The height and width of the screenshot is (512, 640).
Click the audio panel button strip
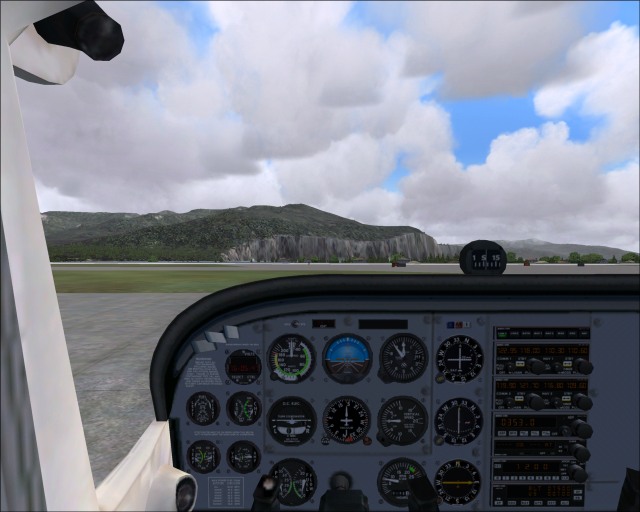click(x=541, y=333)
